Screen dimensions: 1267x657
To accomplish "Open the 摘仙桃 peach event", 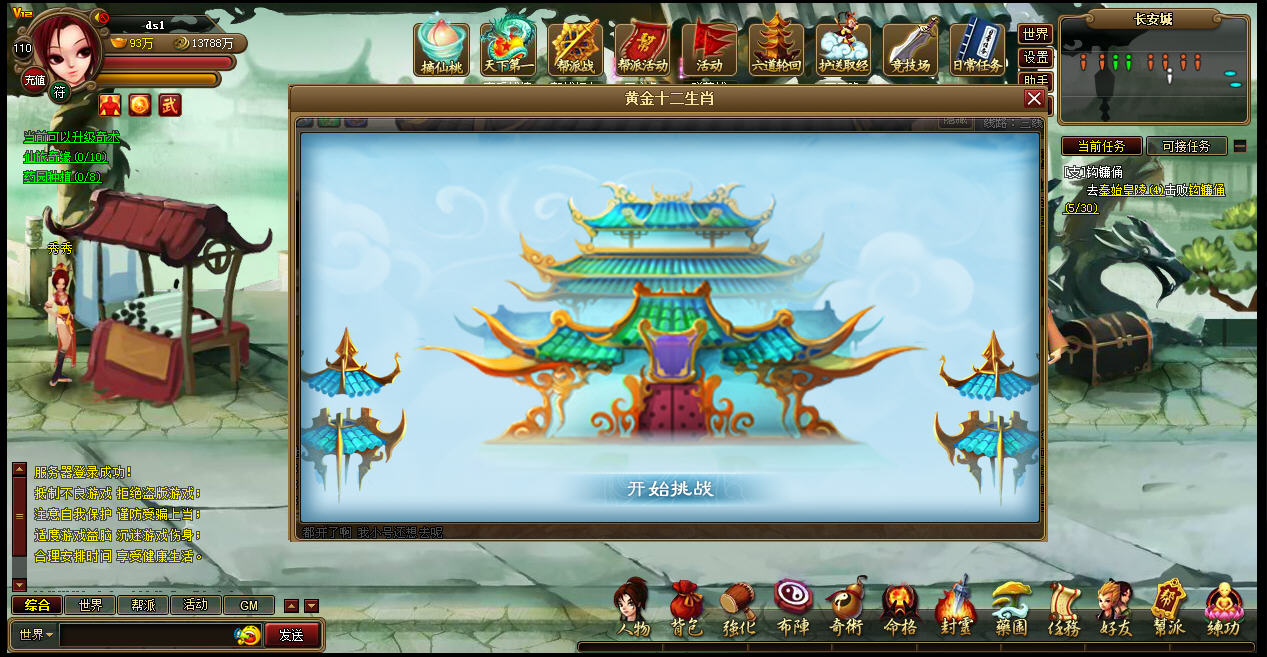I will [442, 48].
